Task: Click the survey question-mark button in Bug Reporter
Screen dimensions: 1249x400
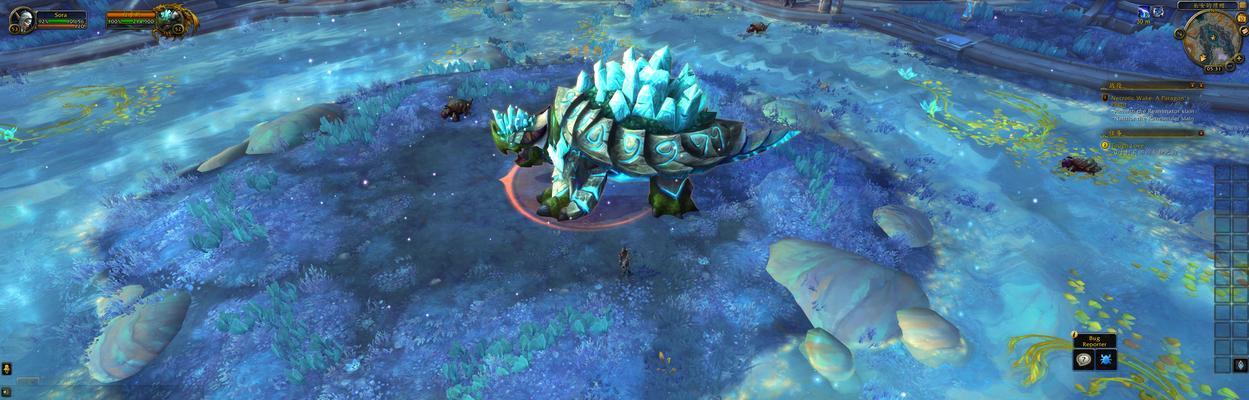Action: click(x=1082, y=360)
